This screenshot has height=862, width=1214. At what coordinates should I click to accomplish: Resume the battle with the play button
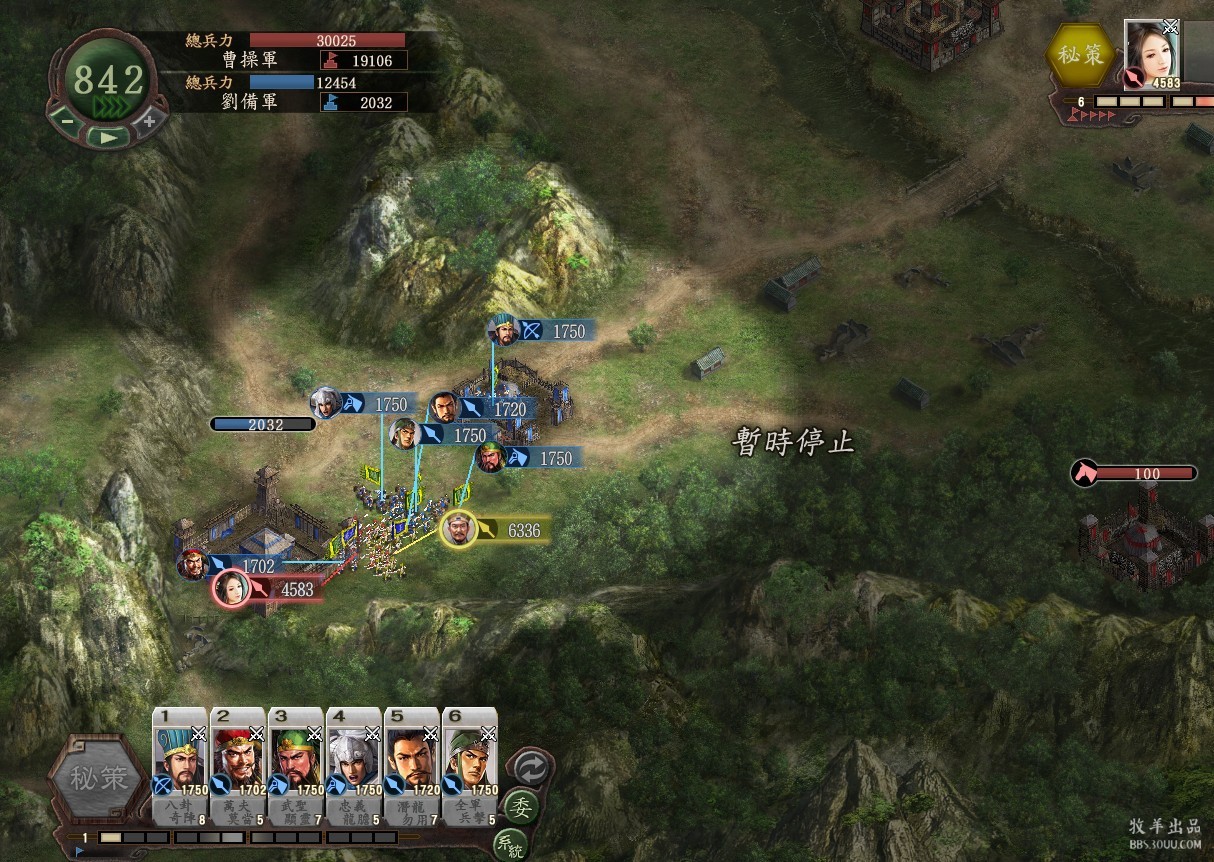[x=108, y=135]
